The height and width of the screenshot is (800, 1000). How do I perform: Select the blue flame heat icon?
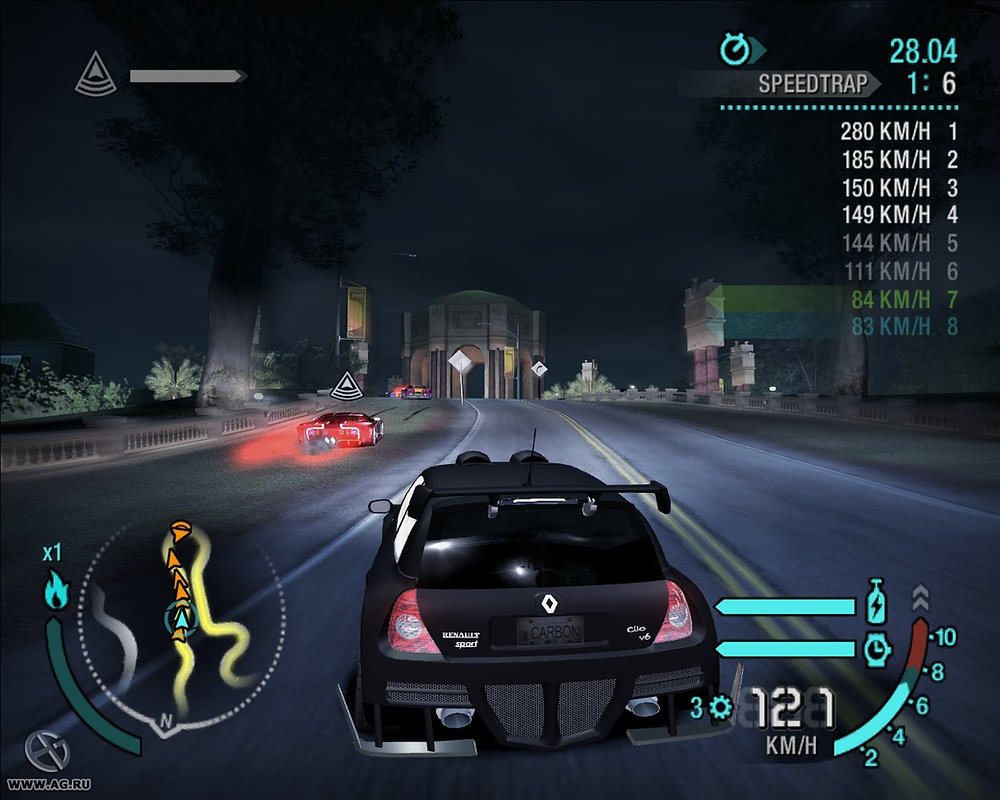coord(55,589)
